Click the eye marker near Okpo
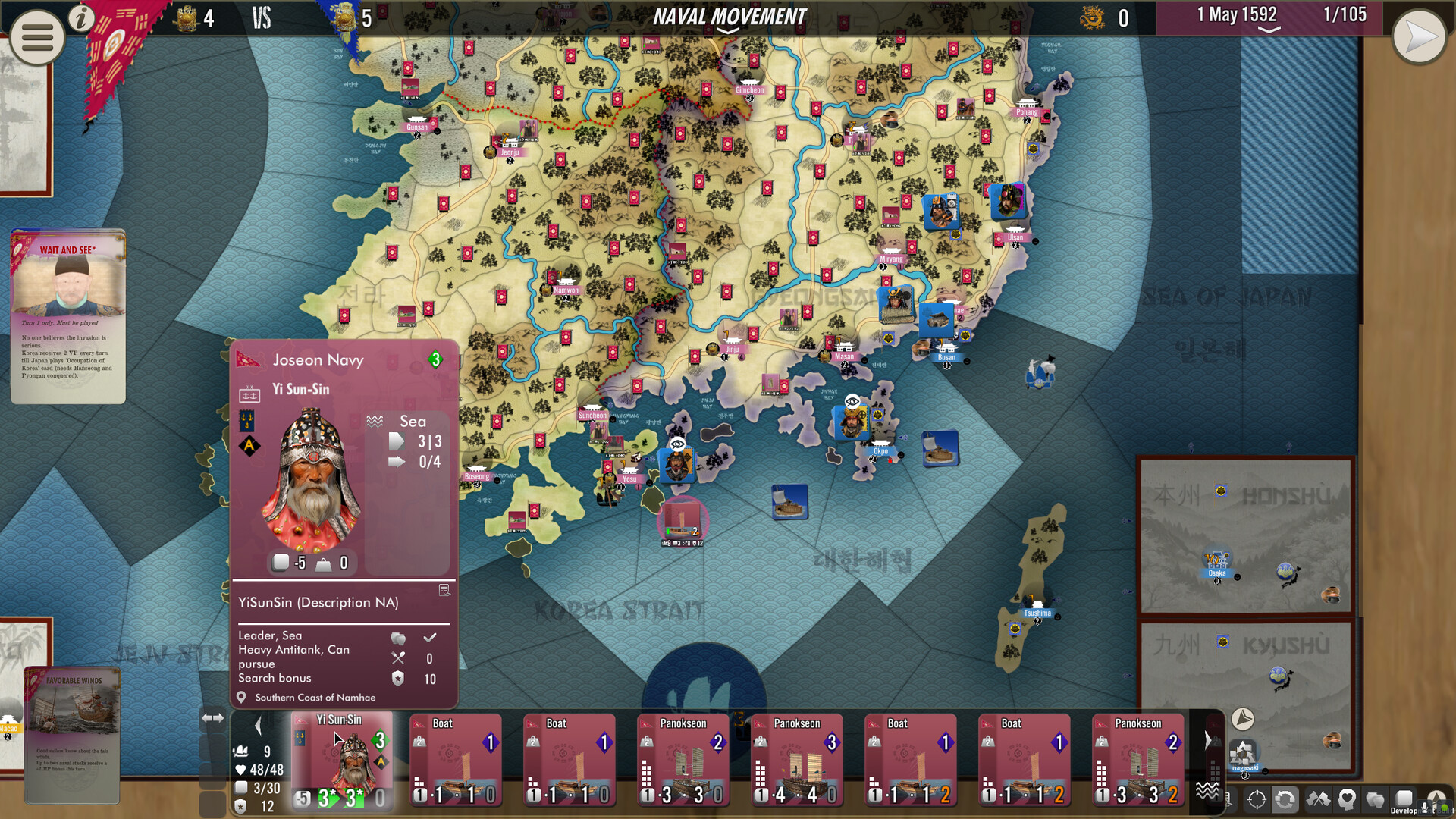 point(852,401)
